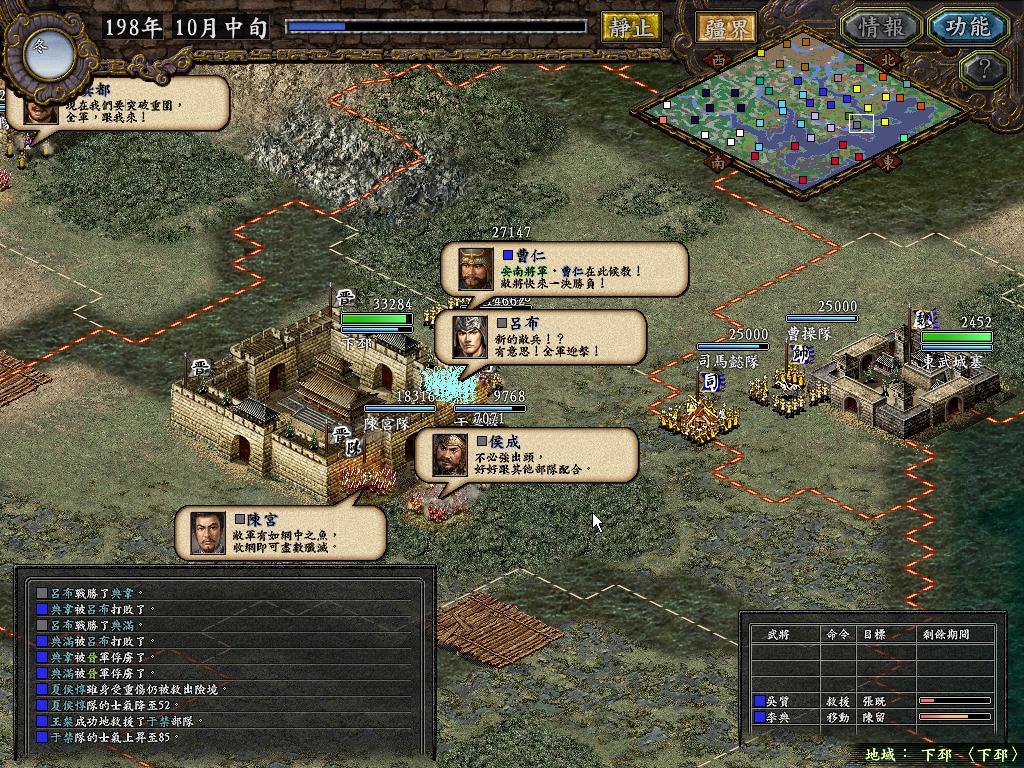This screenshot has width=1024, height=768.
Task: Click the 静止 pause button
Action: tap(631, 27)
